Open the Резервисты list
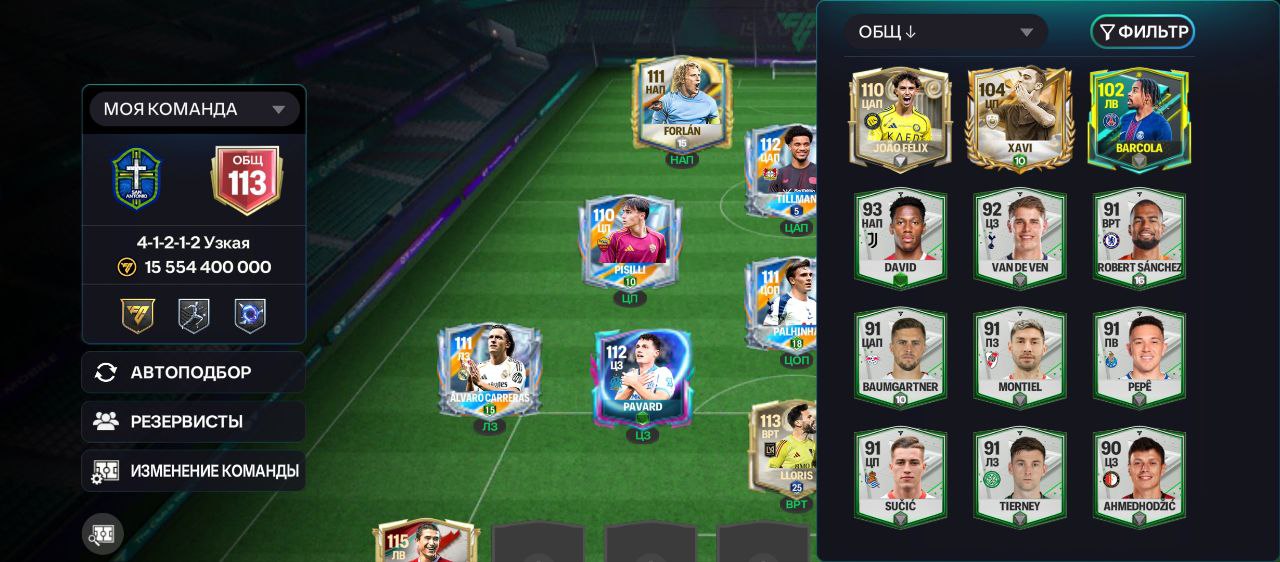 pyautogui.click(x=193, y=421)
